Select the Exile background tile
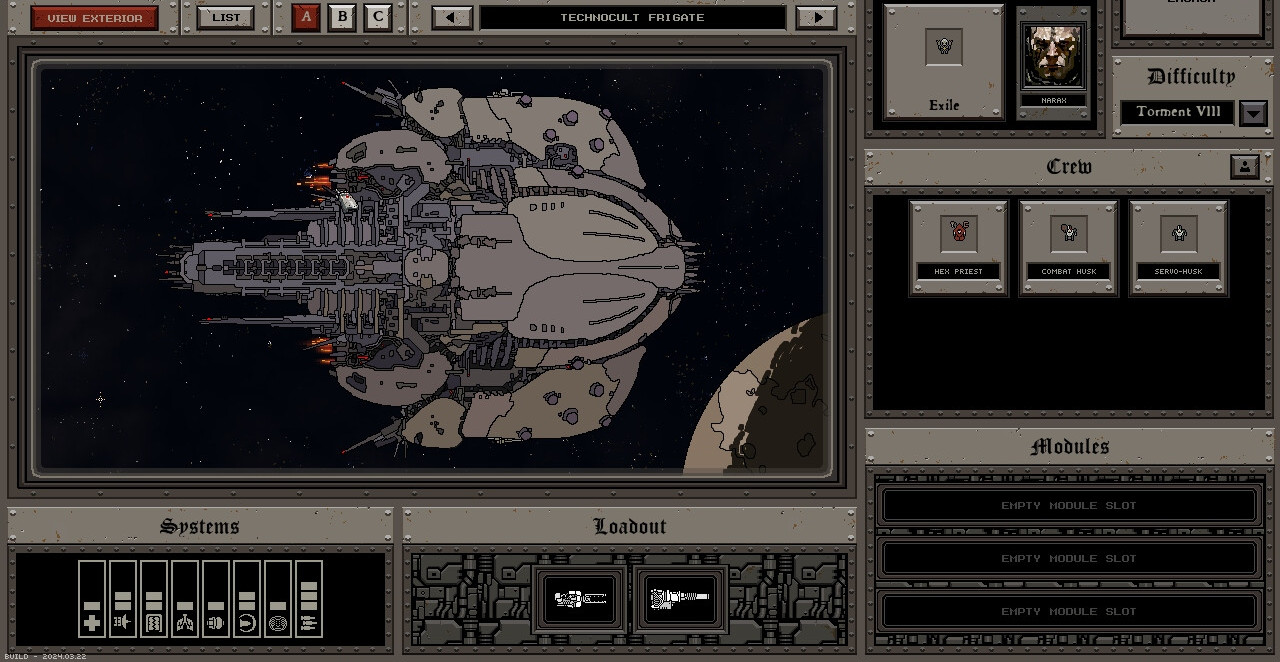The height and width of the screenshot is (662, 1280). [944, 62]
